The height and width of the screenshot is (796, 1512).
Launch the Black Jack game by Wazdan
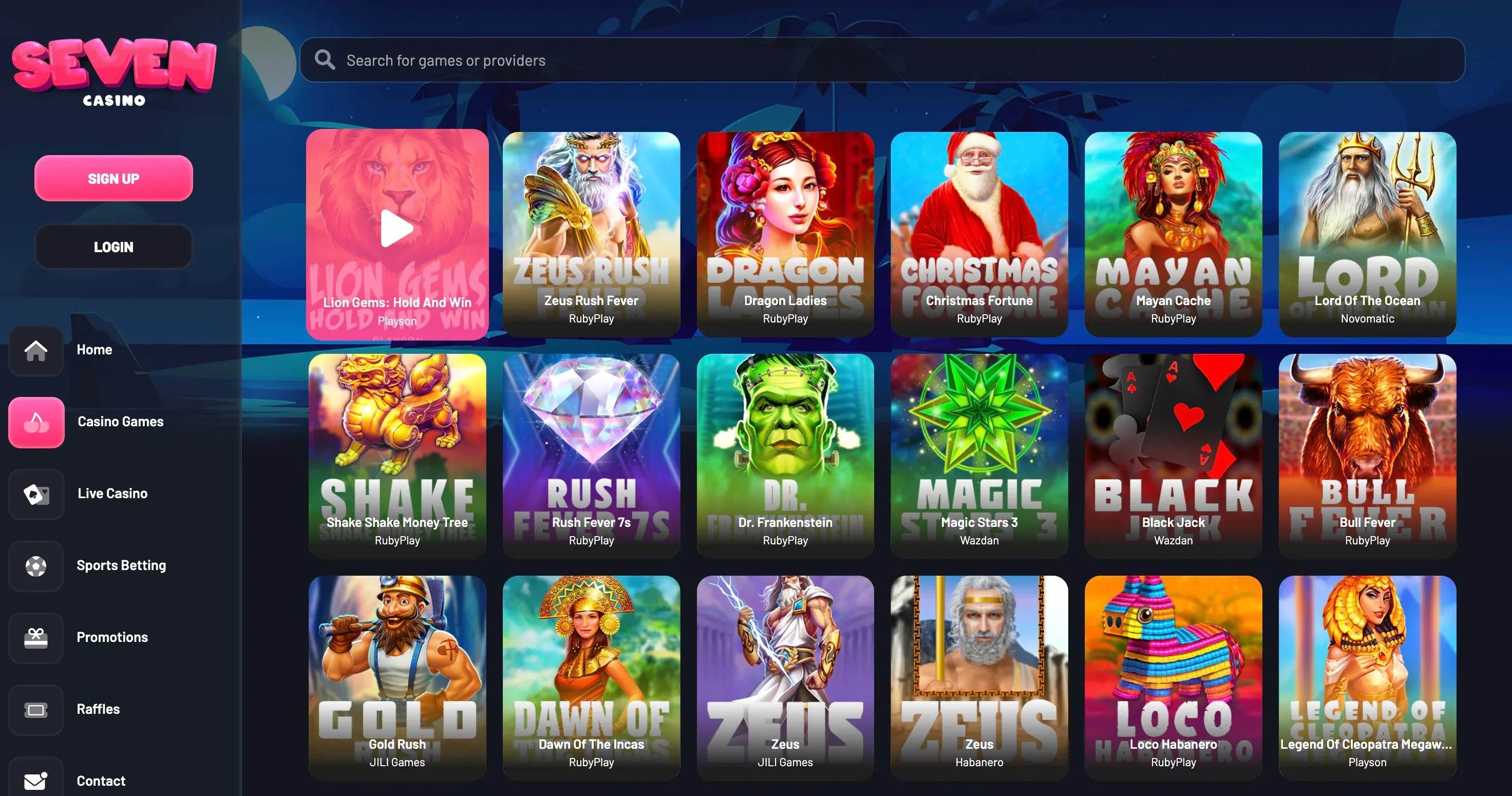[x=1173, y=456]
